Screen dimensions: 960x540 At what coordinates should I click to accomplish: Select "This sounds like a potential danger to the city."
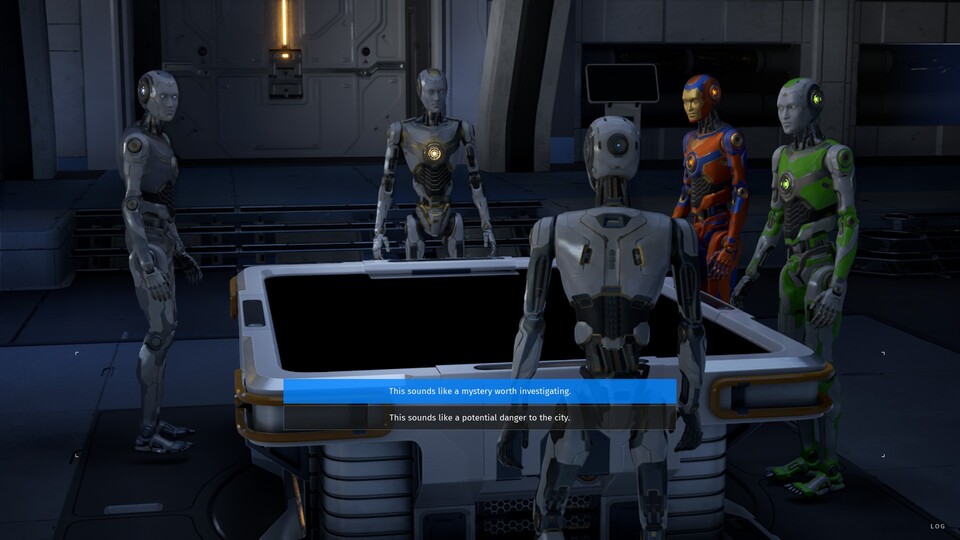coord(480,417)
